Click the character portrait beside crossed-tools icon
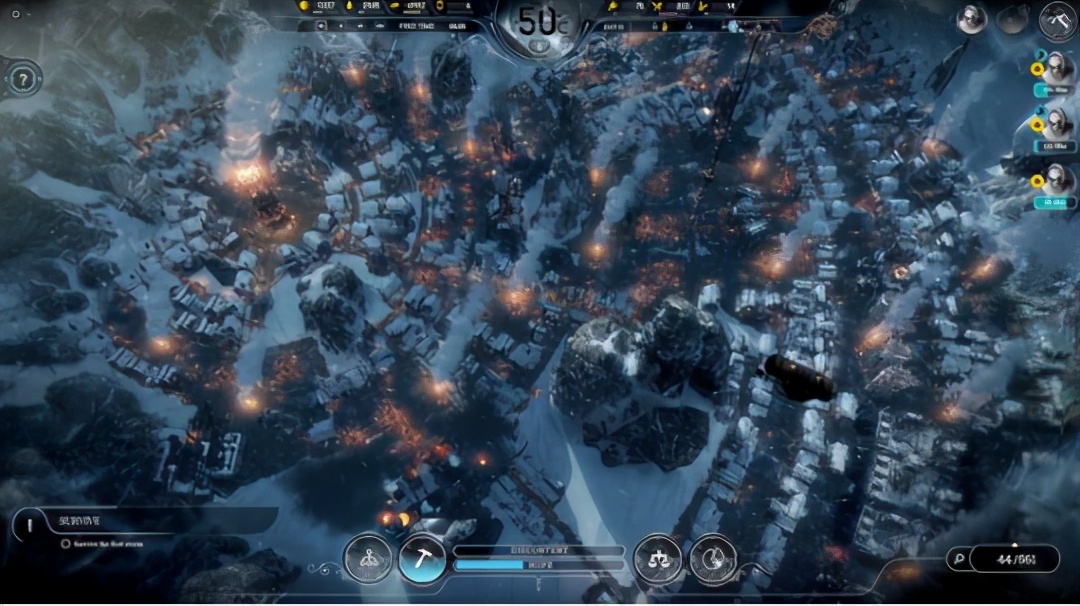Viewport: 1080px width, 606px height. pos(971,19)
